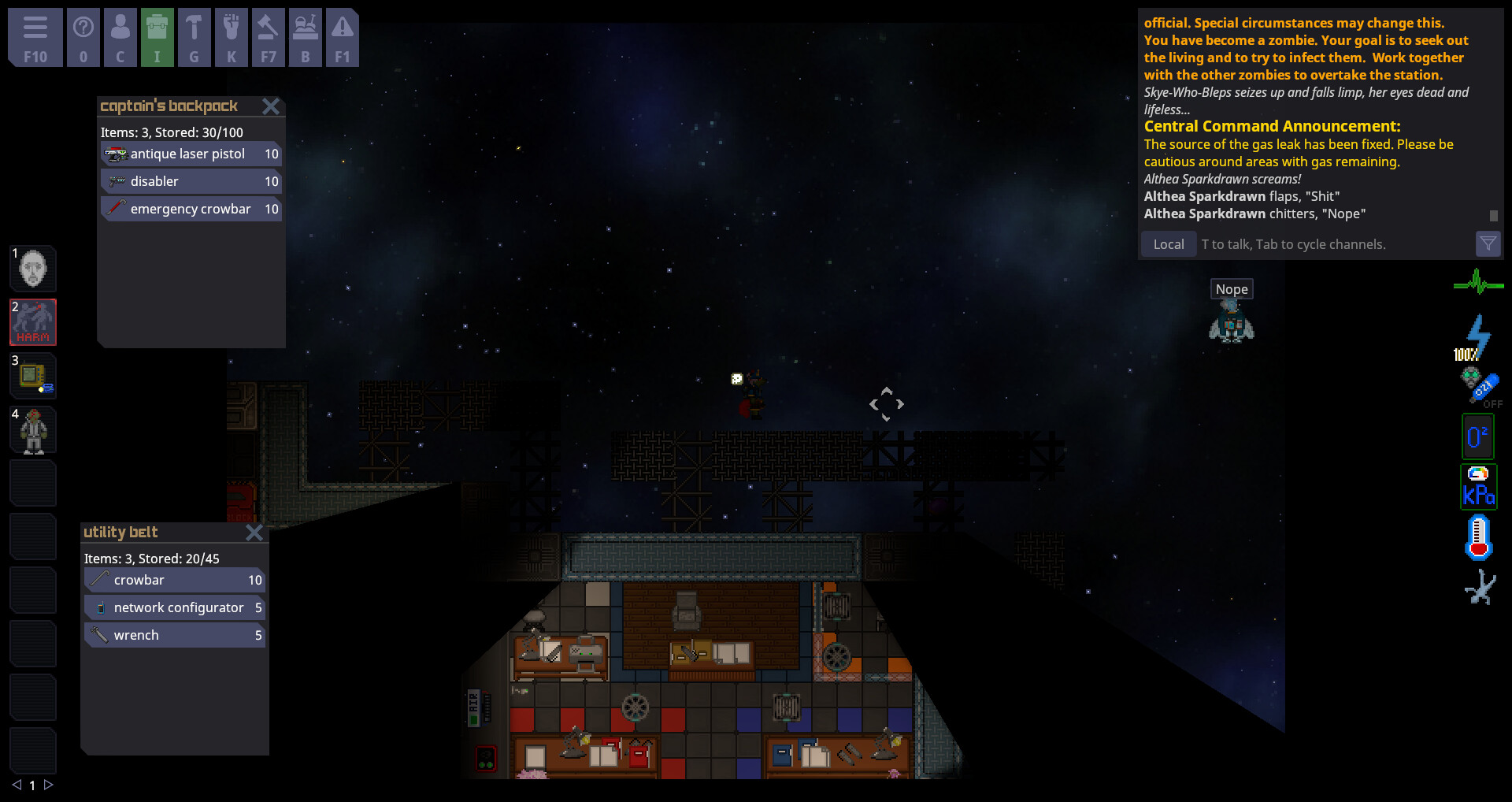This screenshot has width=1512, height=802.
Task: Select the wrench in the utility belt
Action: (x=173, y=634)
